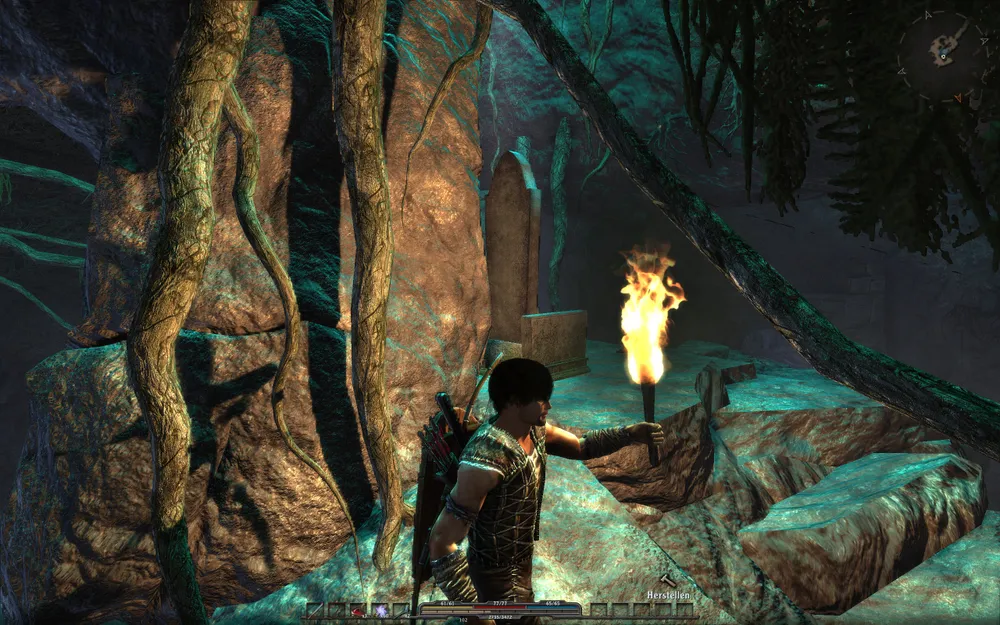Click the Herstellen hammer icon
The width and height of the screenshot is (1000, 625).
tap(668, 581)
